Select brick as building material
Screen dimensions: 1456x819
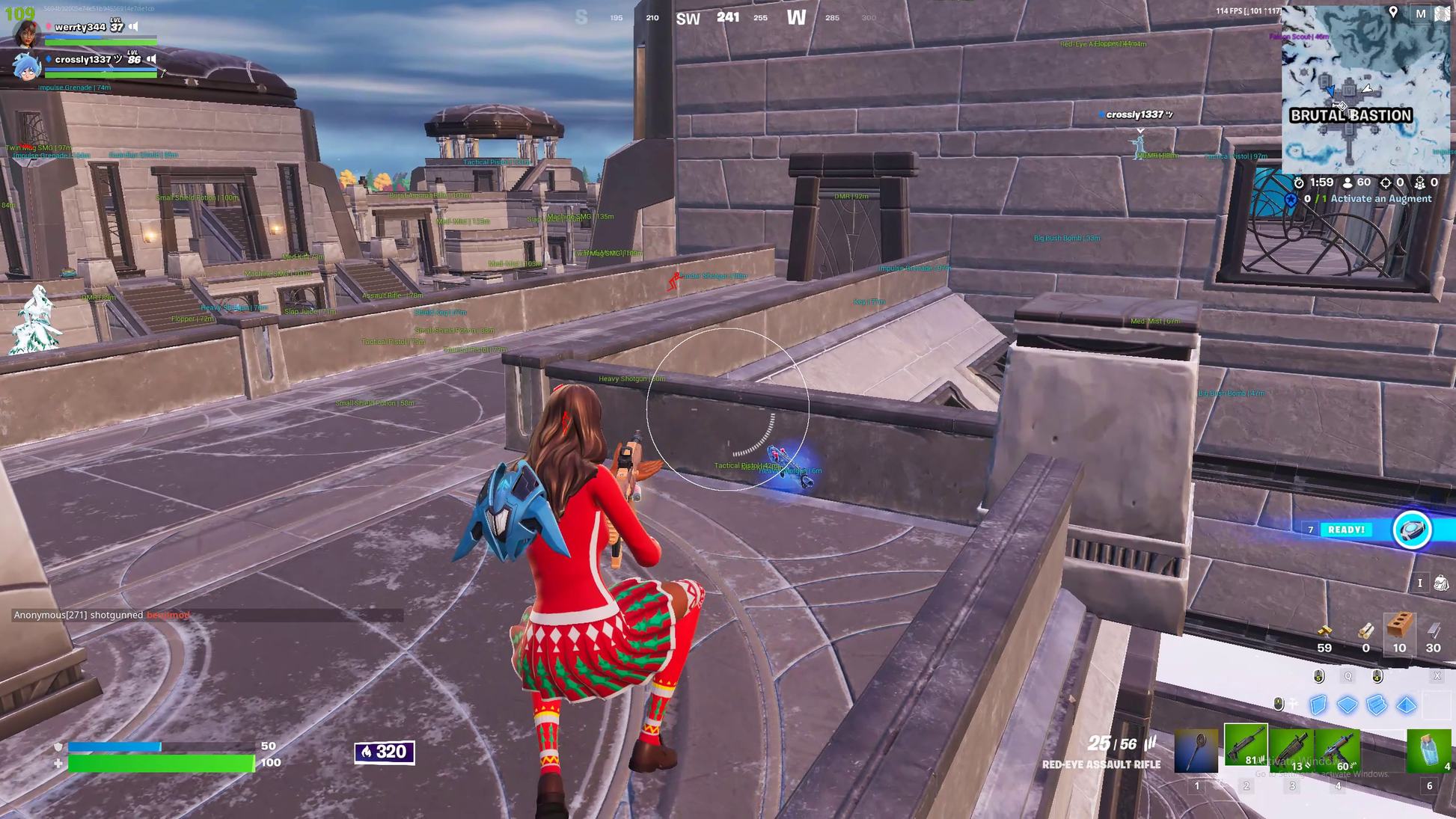(1399, 628)
